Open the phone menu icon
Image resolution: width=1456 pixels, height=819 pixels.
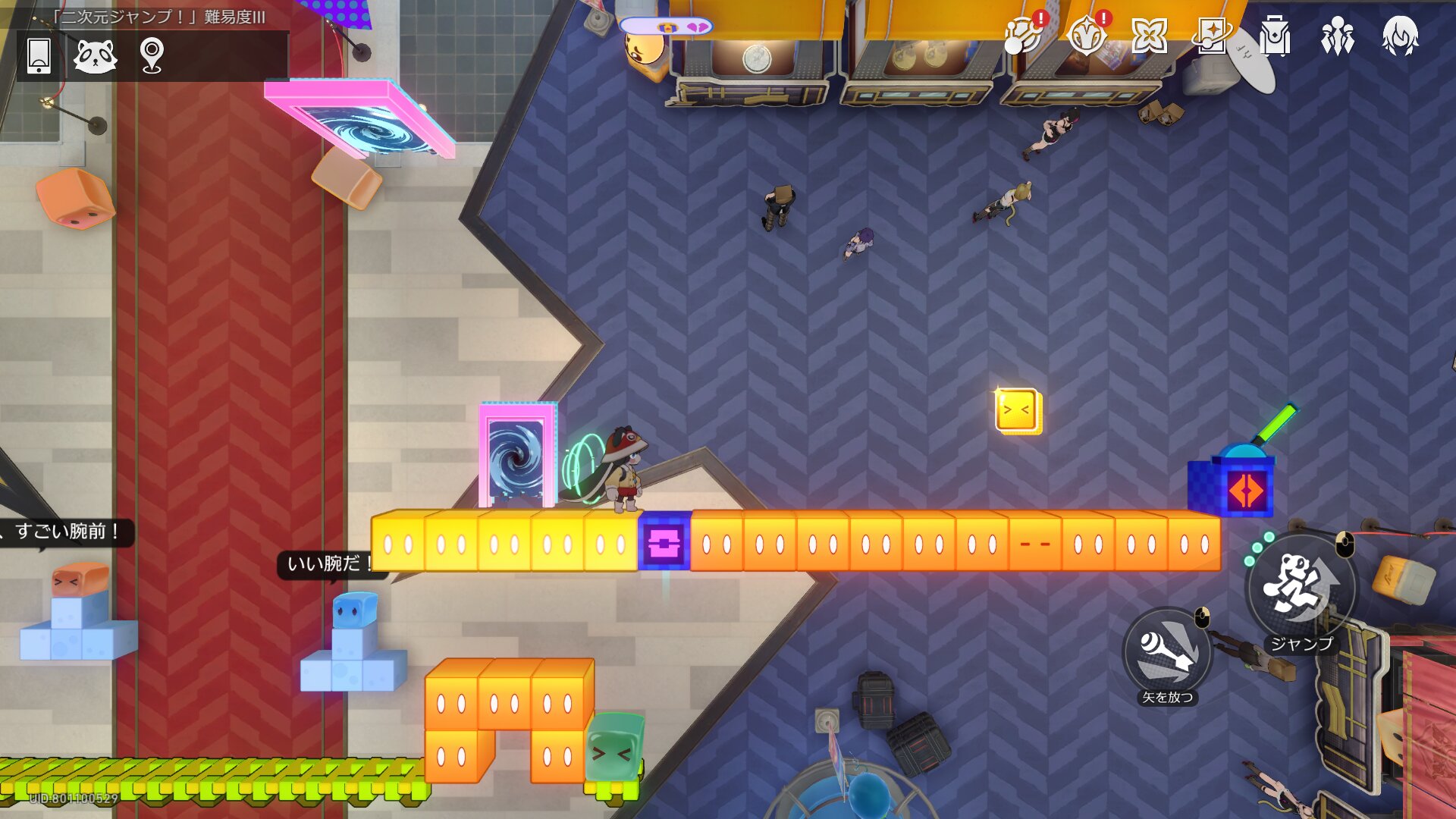point(39,55)
